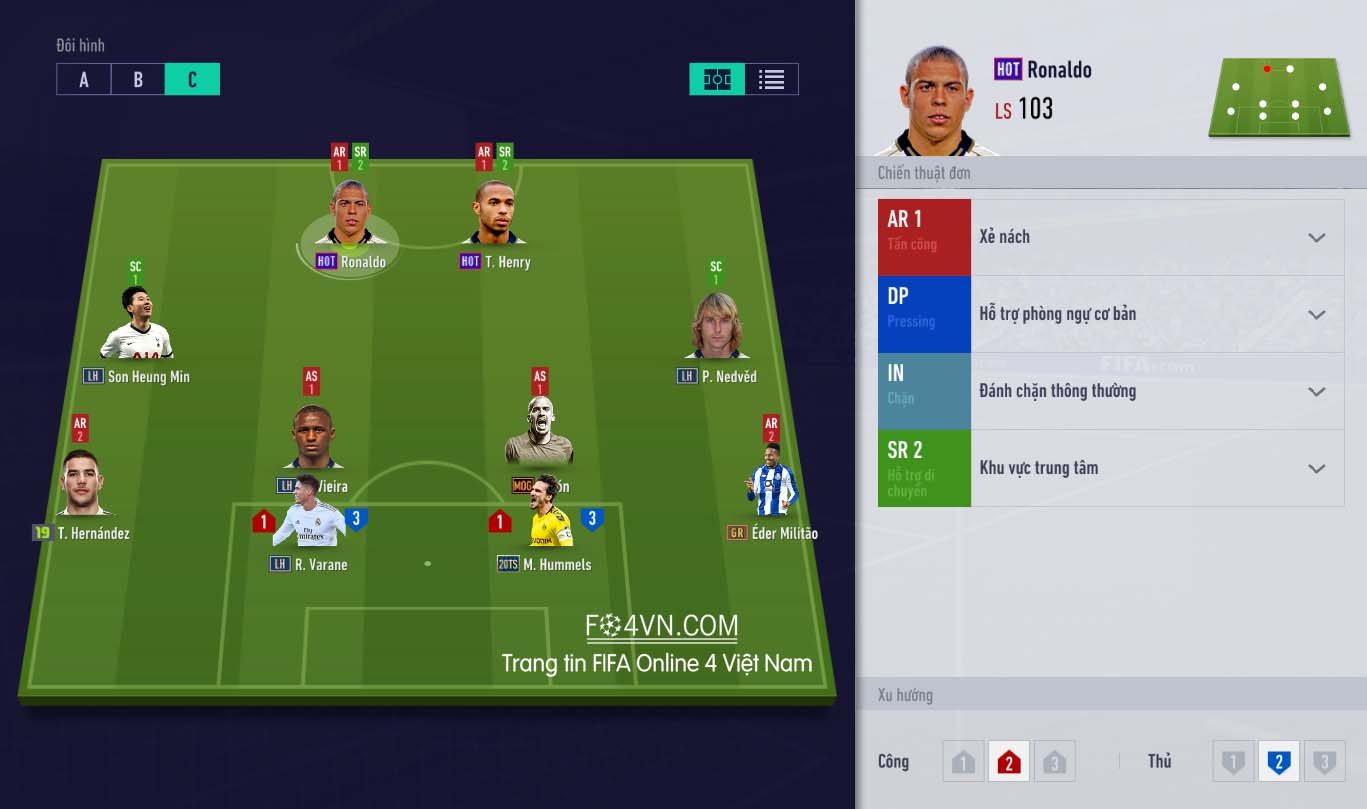Choose defense tendency level 3
Image resolution: width=1367 pixels, height=809 pixels.
point(1324,763)
